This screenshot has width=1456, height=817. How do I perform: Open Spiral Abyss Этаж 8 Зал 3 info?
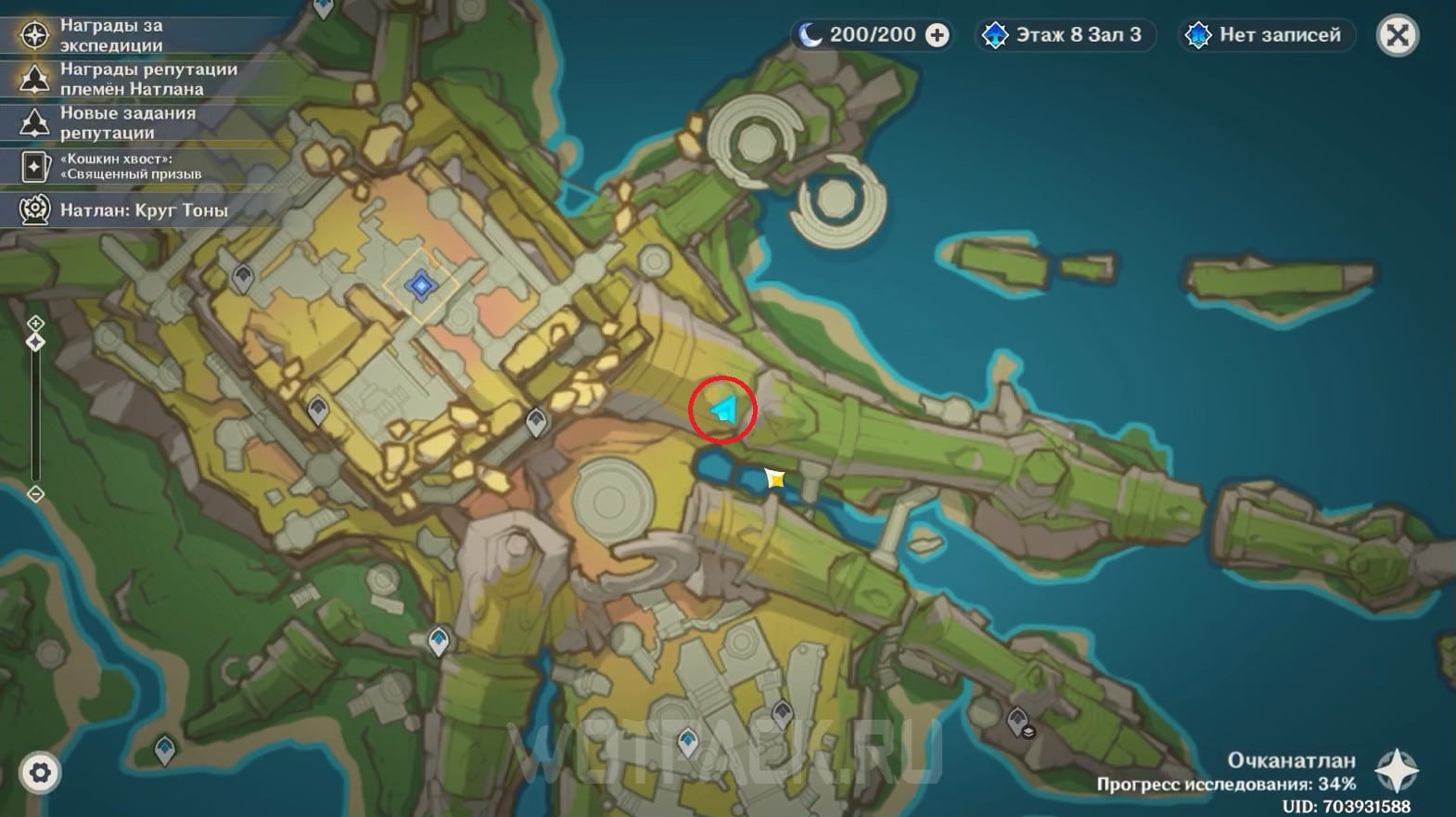coord(1065,35)
